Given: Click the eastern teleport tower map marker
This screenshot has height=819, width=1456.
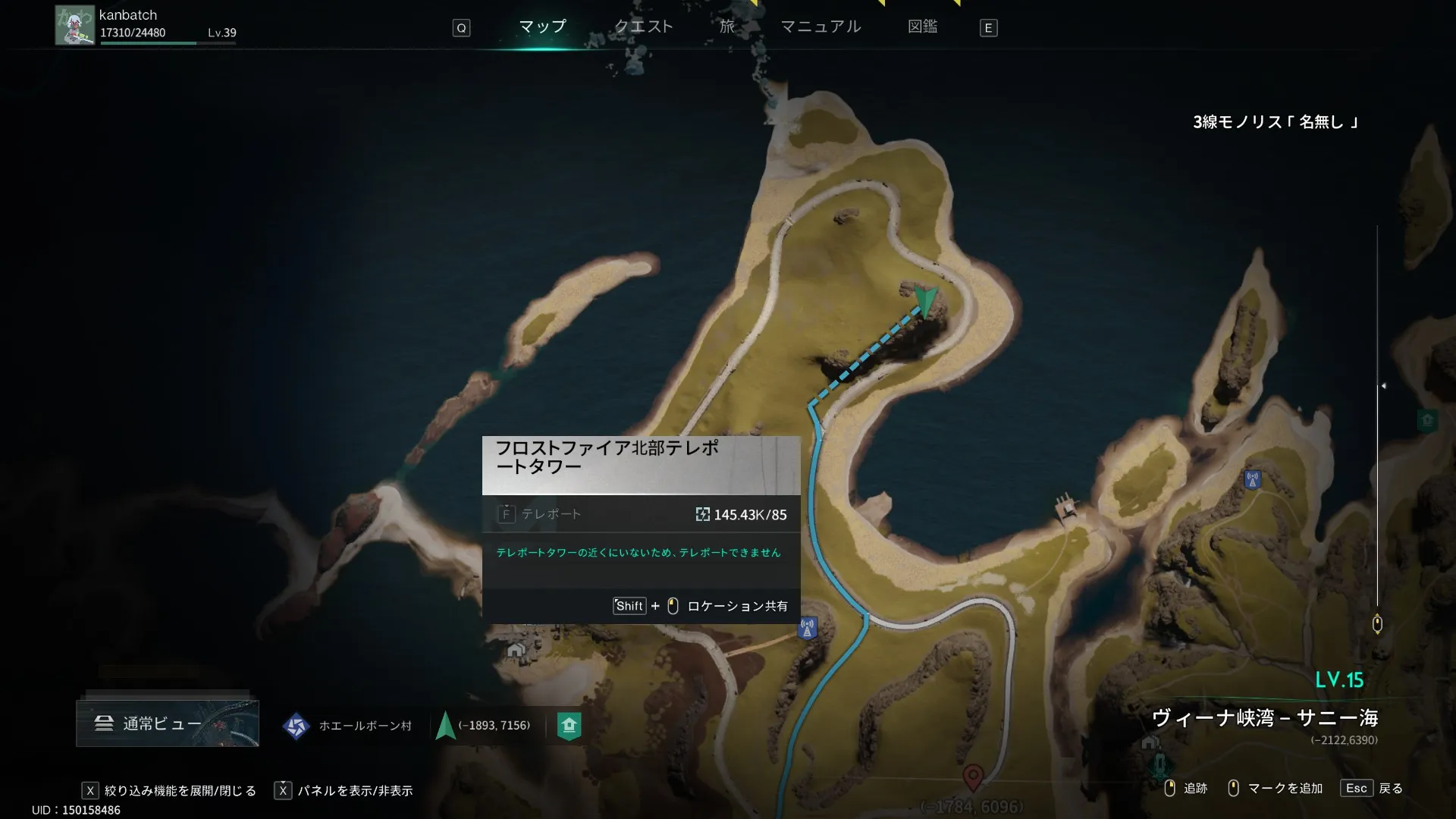Looking at the screenshot, I should (x=1252, y=480).
